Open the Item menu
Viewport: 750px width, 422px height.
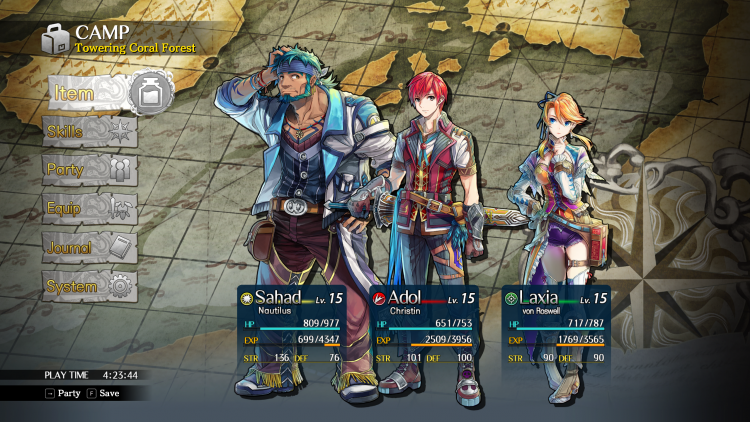(105, 94)
